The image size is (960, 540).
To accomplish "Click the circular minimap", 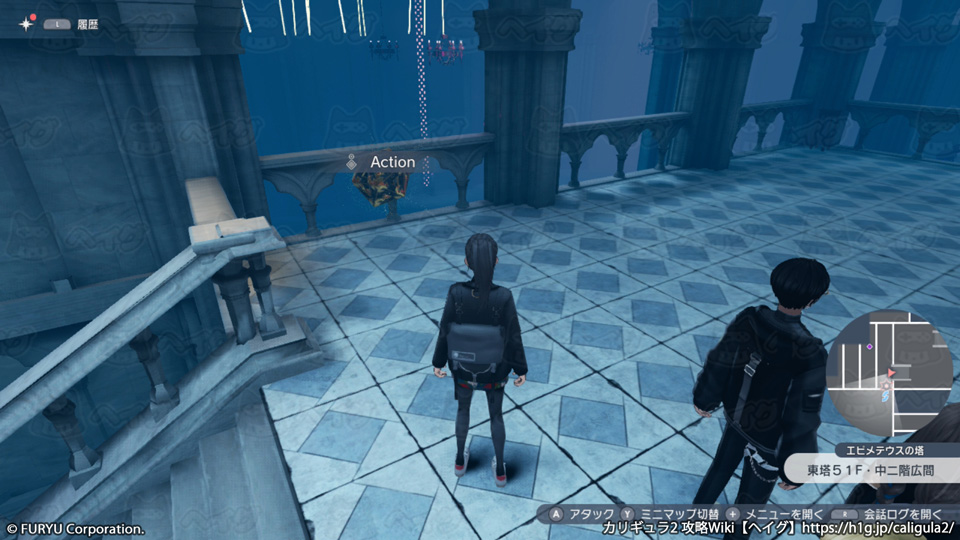I will [x=883, y=370].
